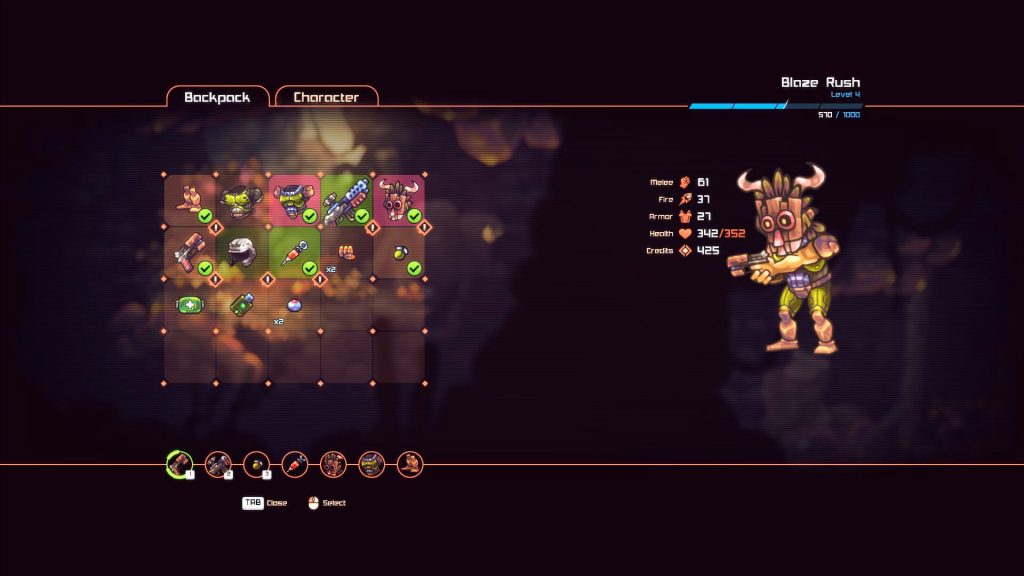Switch to the Character tab
1024x576 pixels.
click(x=326, y=97)
